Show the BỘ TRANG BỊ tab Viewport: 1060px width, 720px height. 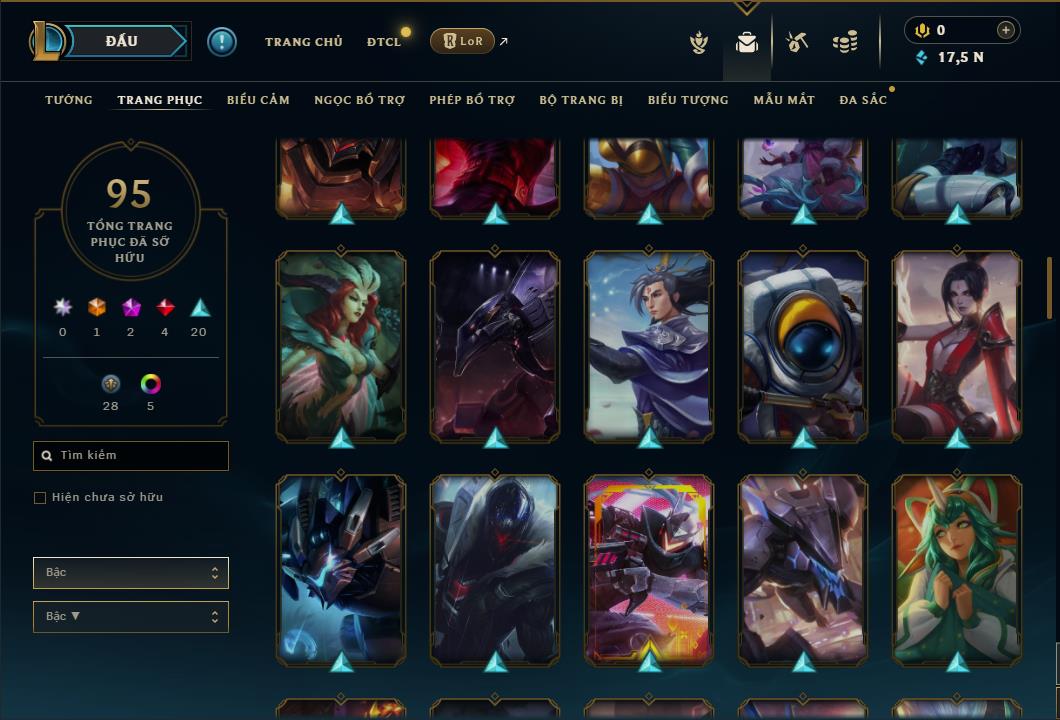pyautogui.click(x=581, y=100)
